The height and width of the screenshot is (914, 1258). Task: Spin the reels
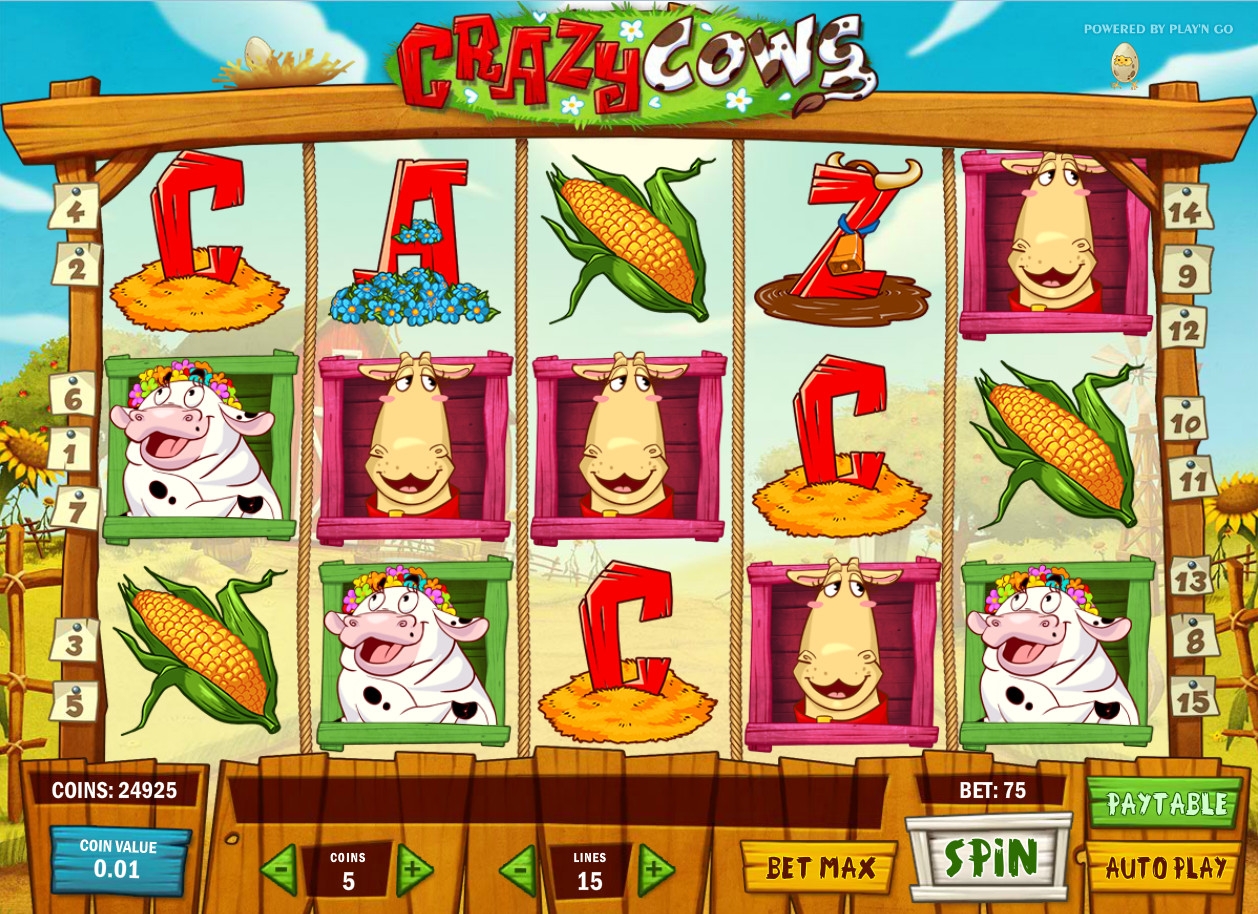(x=989, y=859)
